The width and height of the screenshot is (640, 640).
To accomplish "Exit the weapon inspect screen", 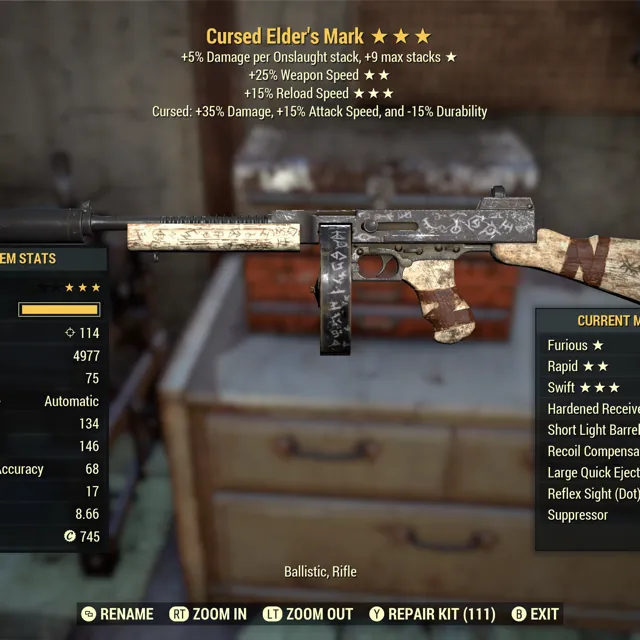I will 535,614.
